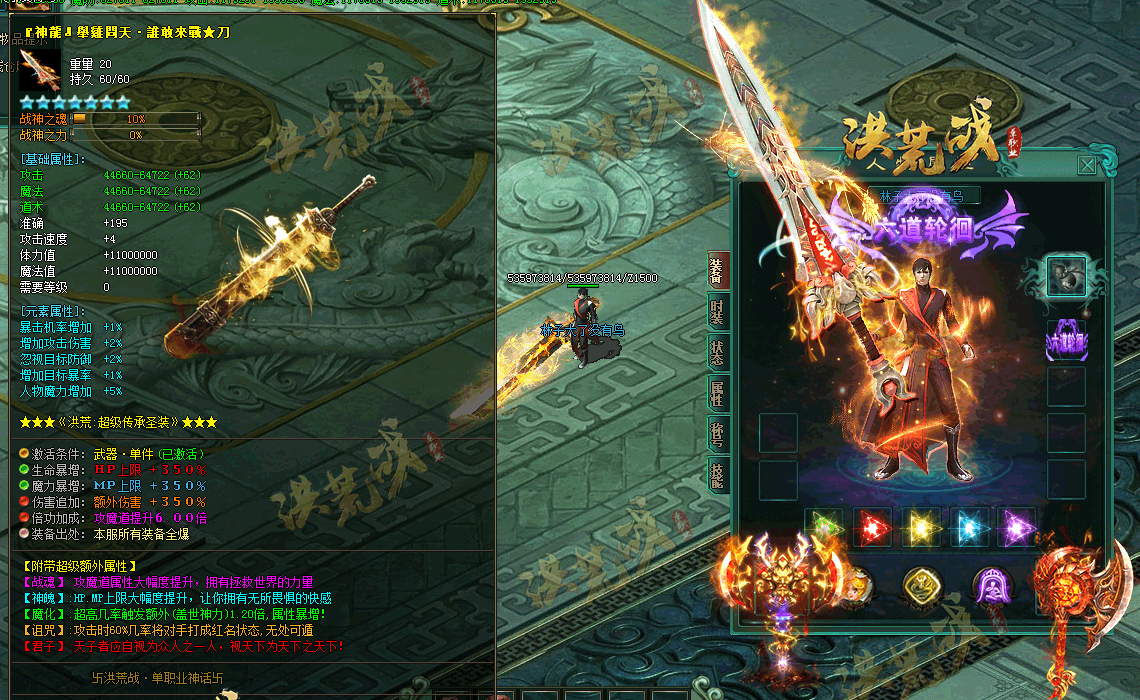This screenshot has width=1140, height=700.
Task: Open the purple hooded figure emblem button
Action: click(992, 587)
